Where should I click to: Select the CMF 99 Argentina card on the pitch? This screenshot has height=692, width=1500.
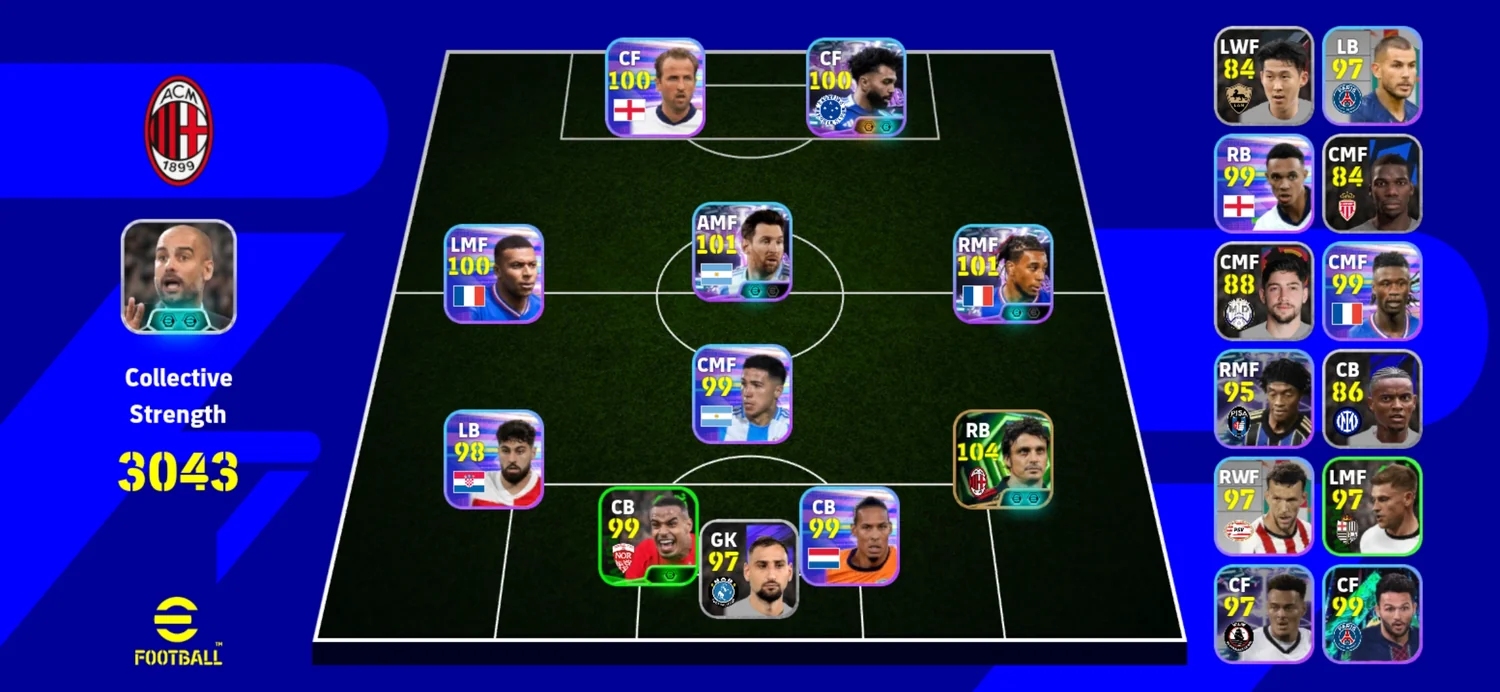(742, 394)
